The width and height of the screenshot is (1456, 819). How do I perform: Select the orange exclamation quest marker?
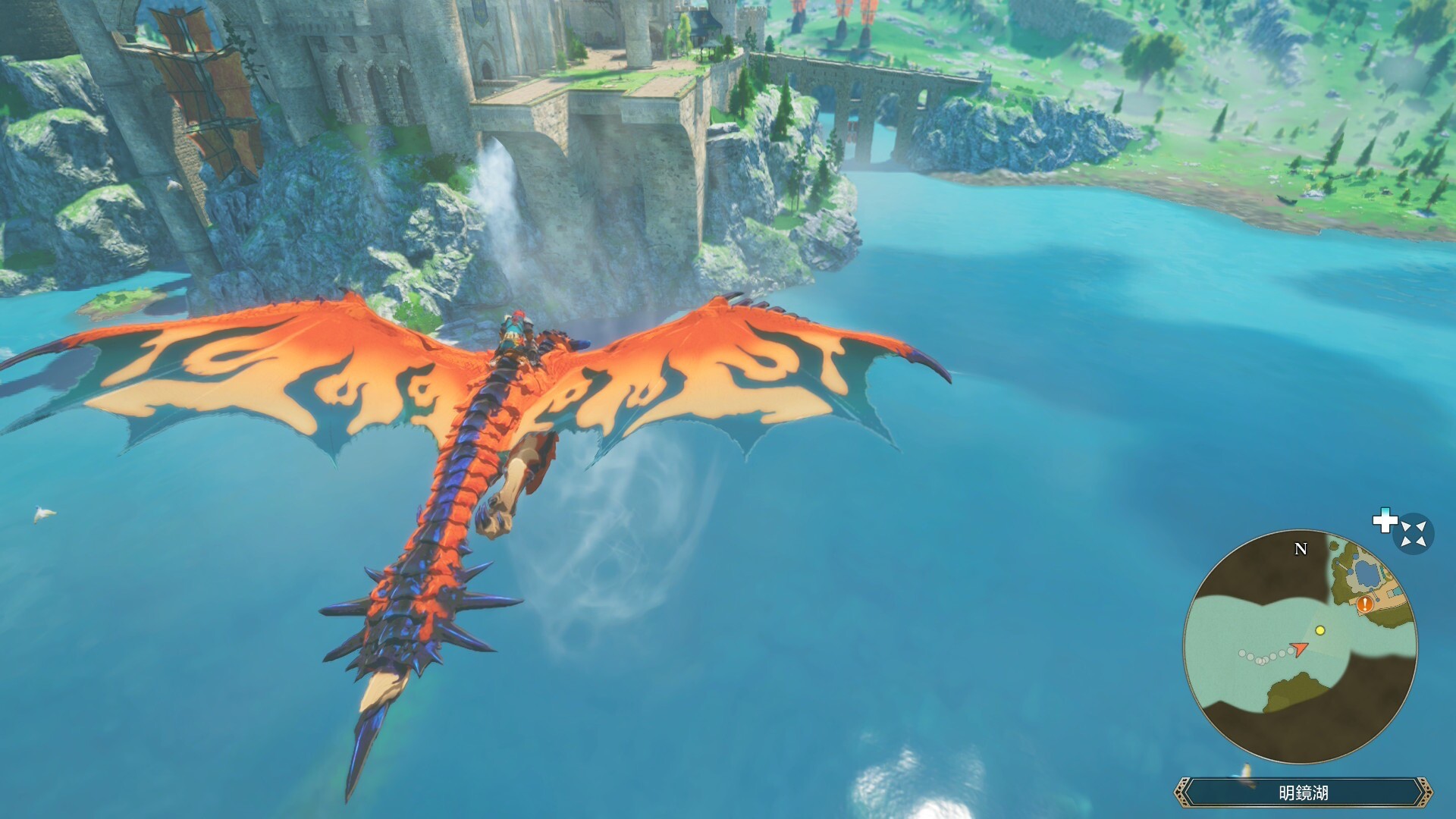tap(1365, 604)
